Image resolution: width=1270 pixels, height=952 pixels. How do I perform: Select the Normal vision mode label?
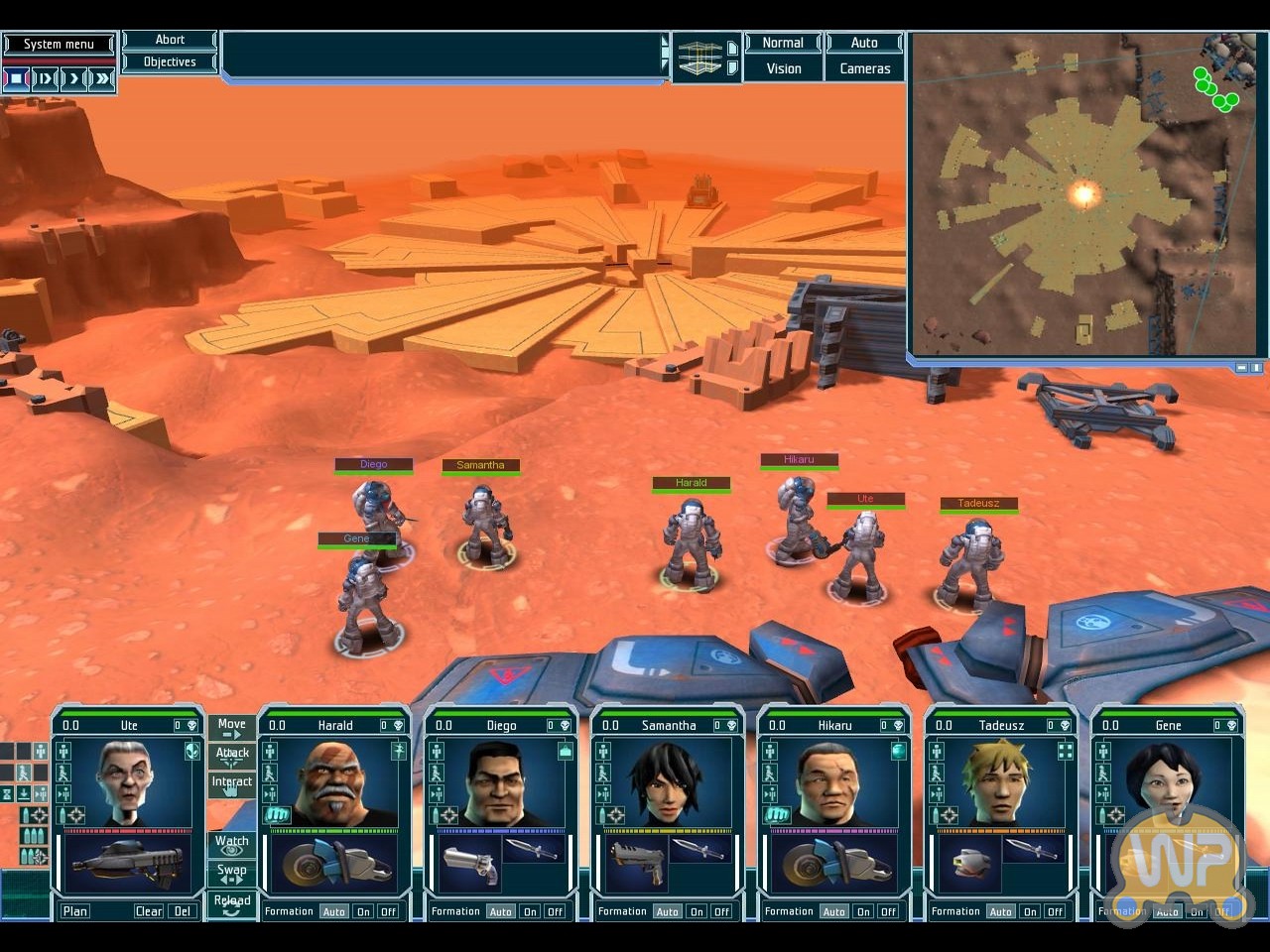point(783,43)
